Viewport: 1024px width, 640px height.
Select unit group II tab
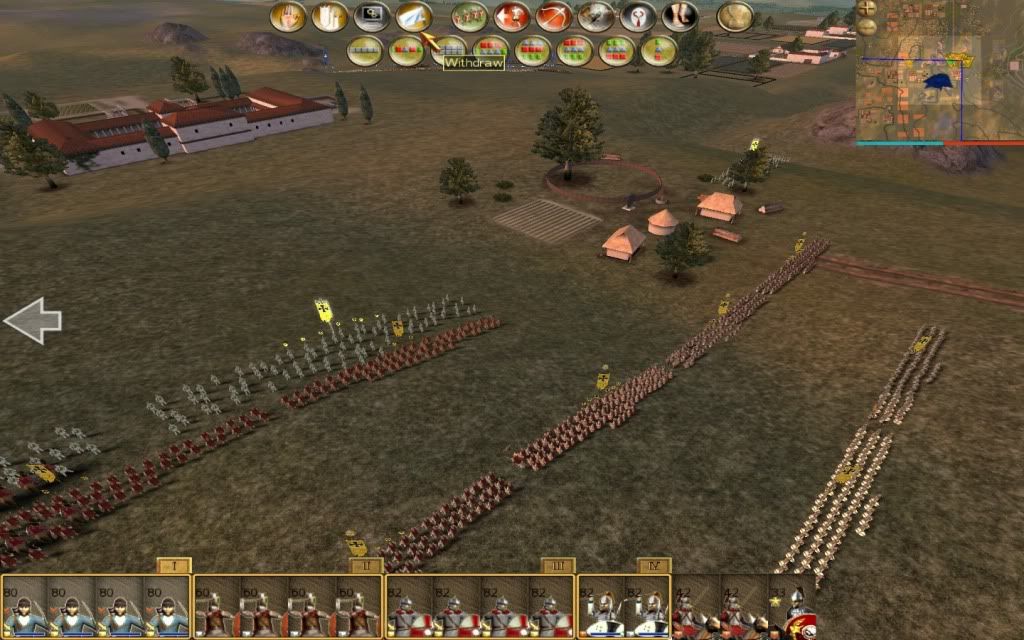click(366, 566)
